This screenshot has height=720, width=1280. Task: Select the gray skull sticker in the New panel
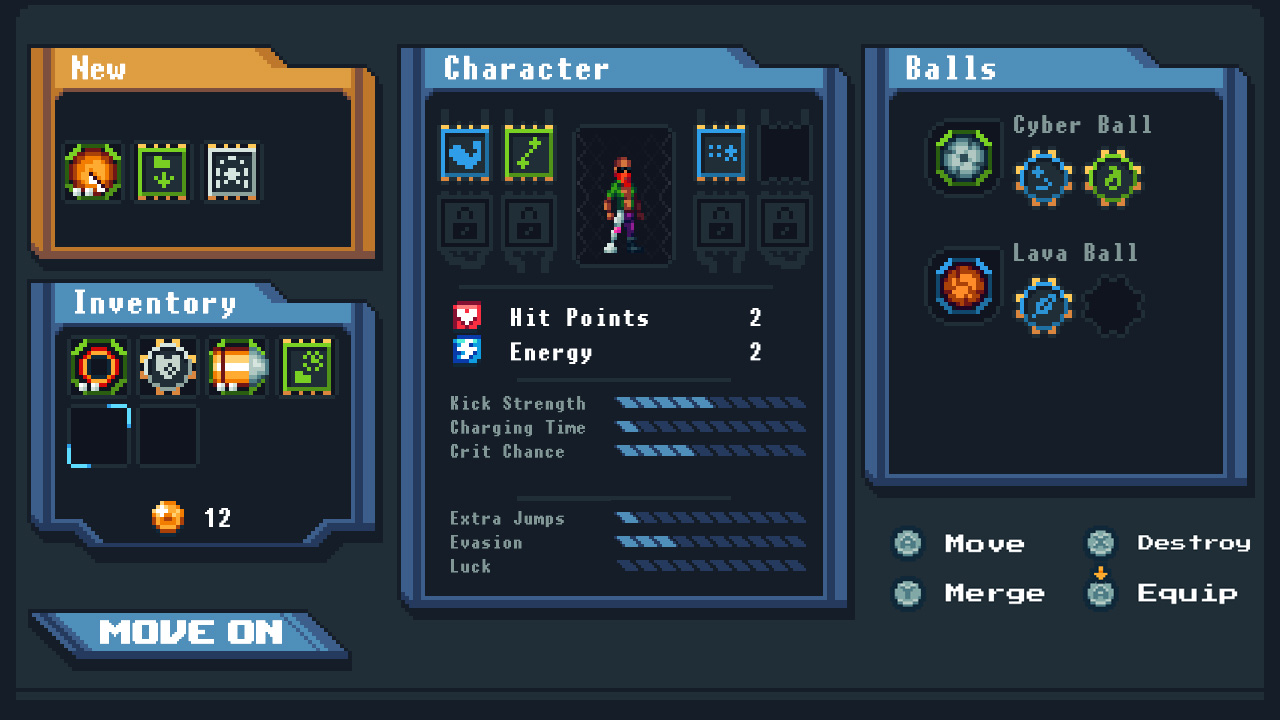point(231,170)
